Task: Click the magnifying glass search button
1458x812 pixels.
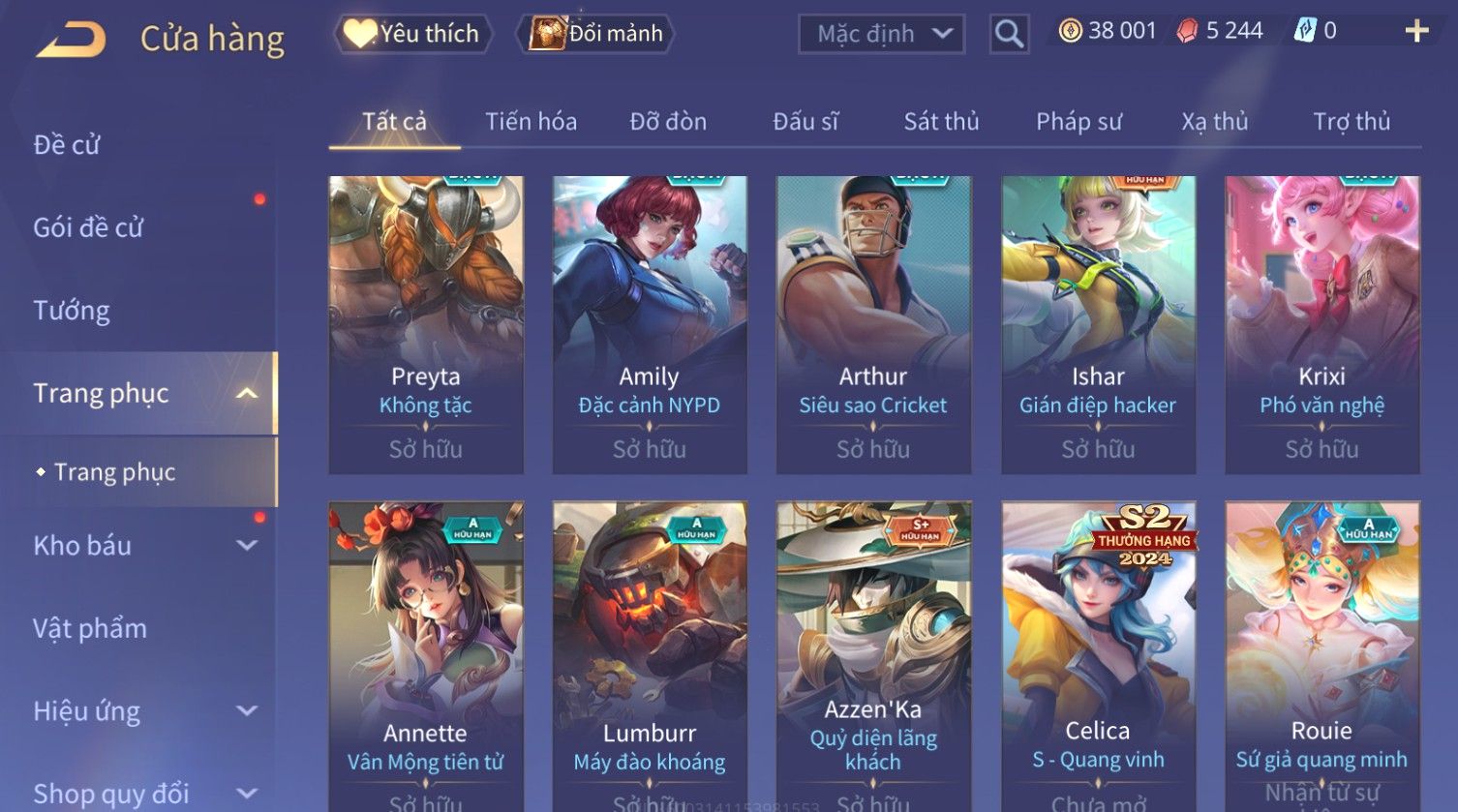Action: point(1009,34)
